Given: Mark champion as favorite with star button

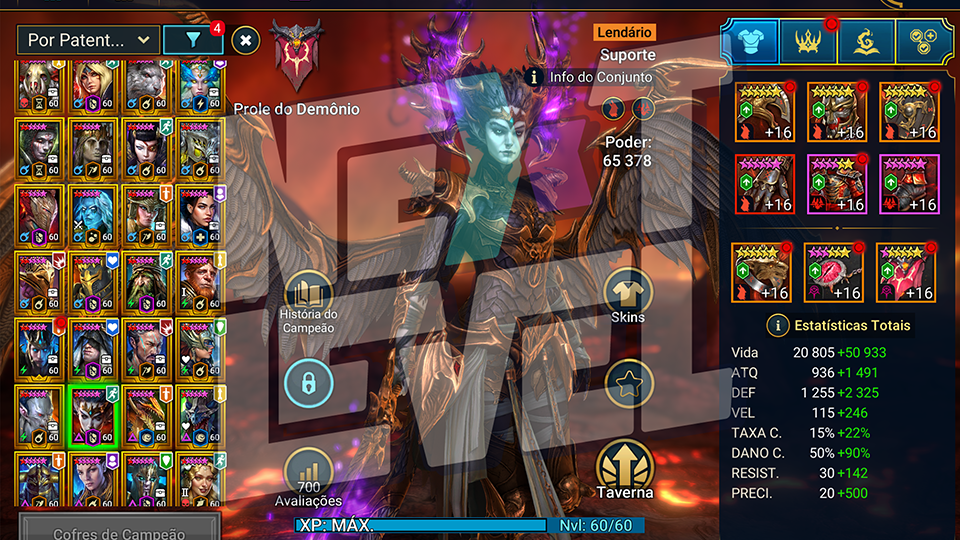Looking at the screenshot, I should 629,385.
